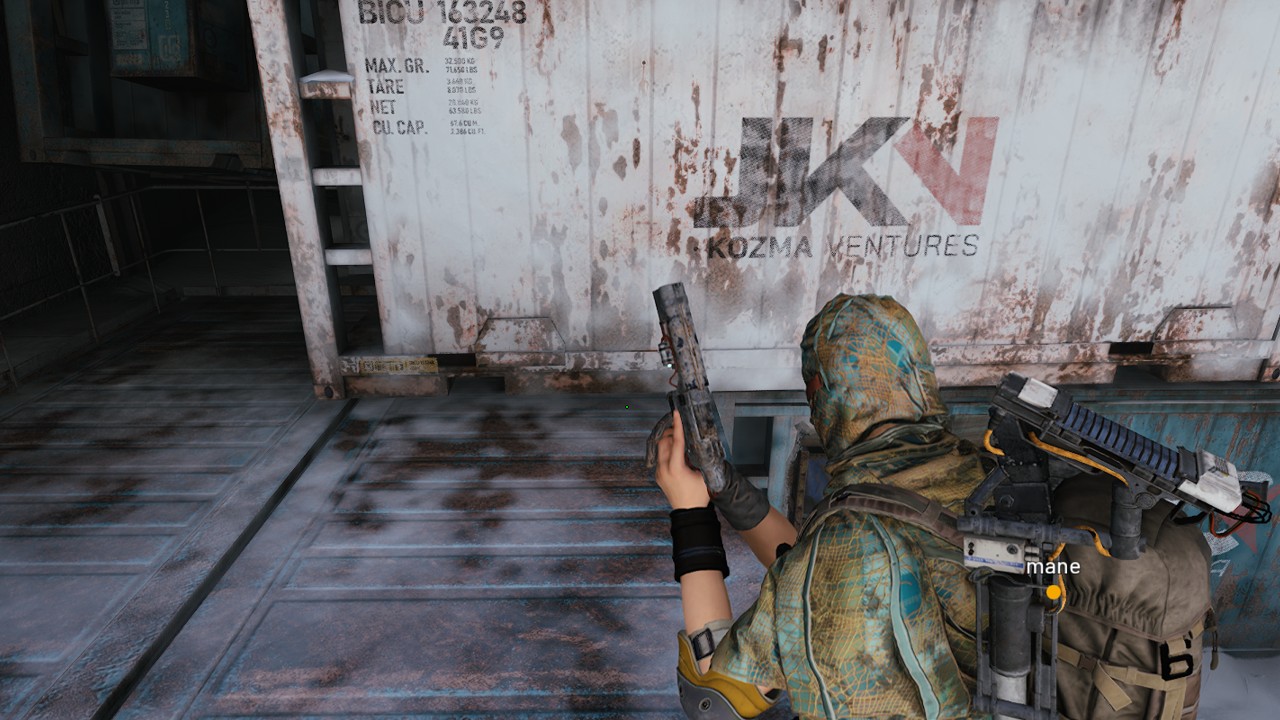Select the yellow teammate marker labeled mane
The image size is (1280, 720).
(x=1052, y=592)
